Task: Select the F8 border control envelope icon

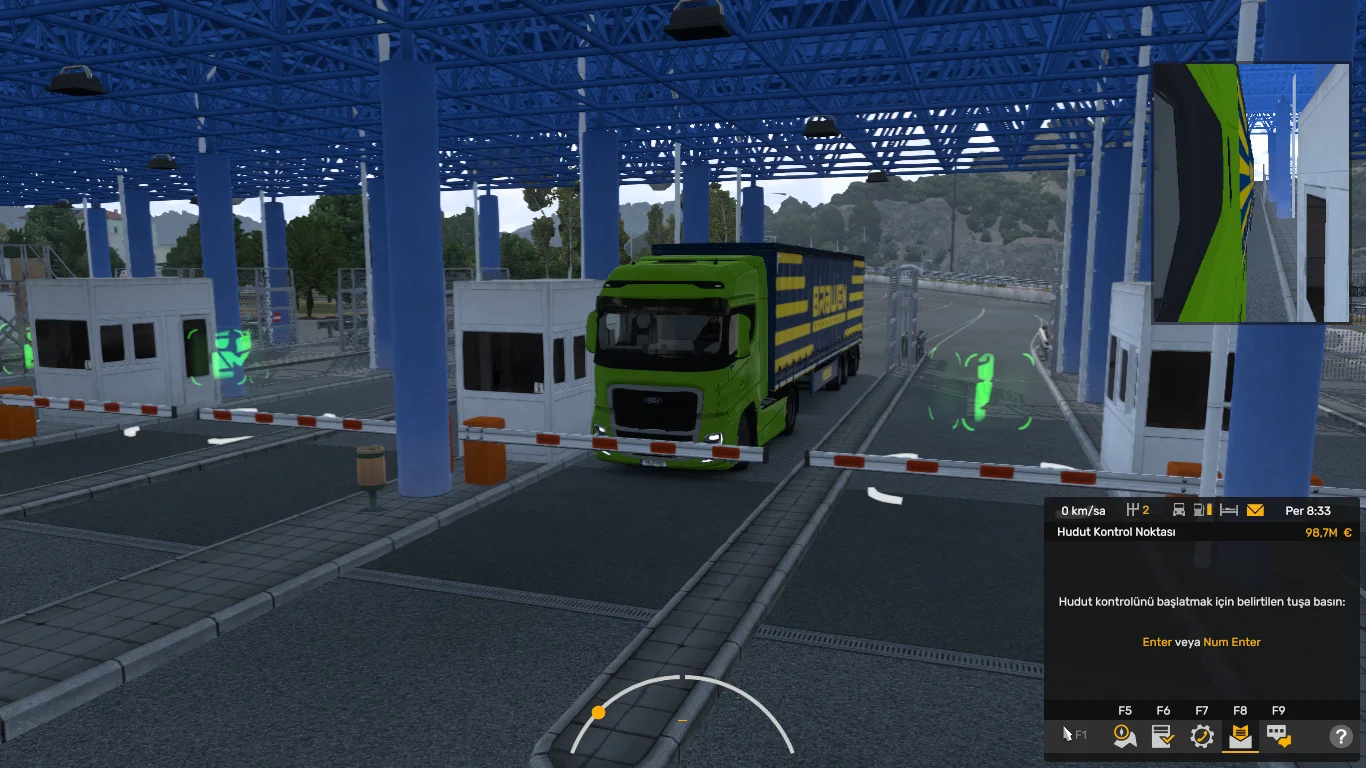Action: [1240, 735]
